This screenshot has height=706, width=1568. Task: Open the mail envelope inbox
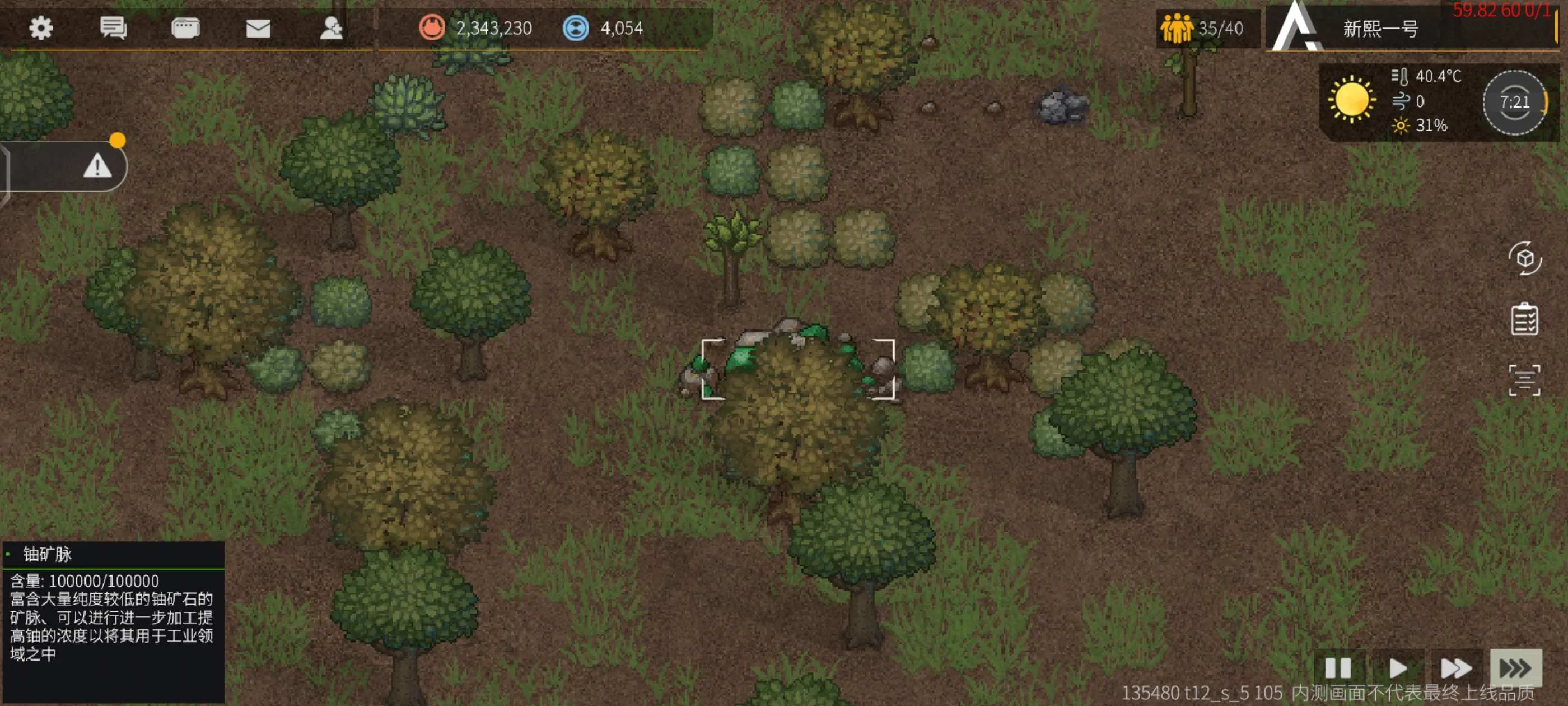coord(258,28)
